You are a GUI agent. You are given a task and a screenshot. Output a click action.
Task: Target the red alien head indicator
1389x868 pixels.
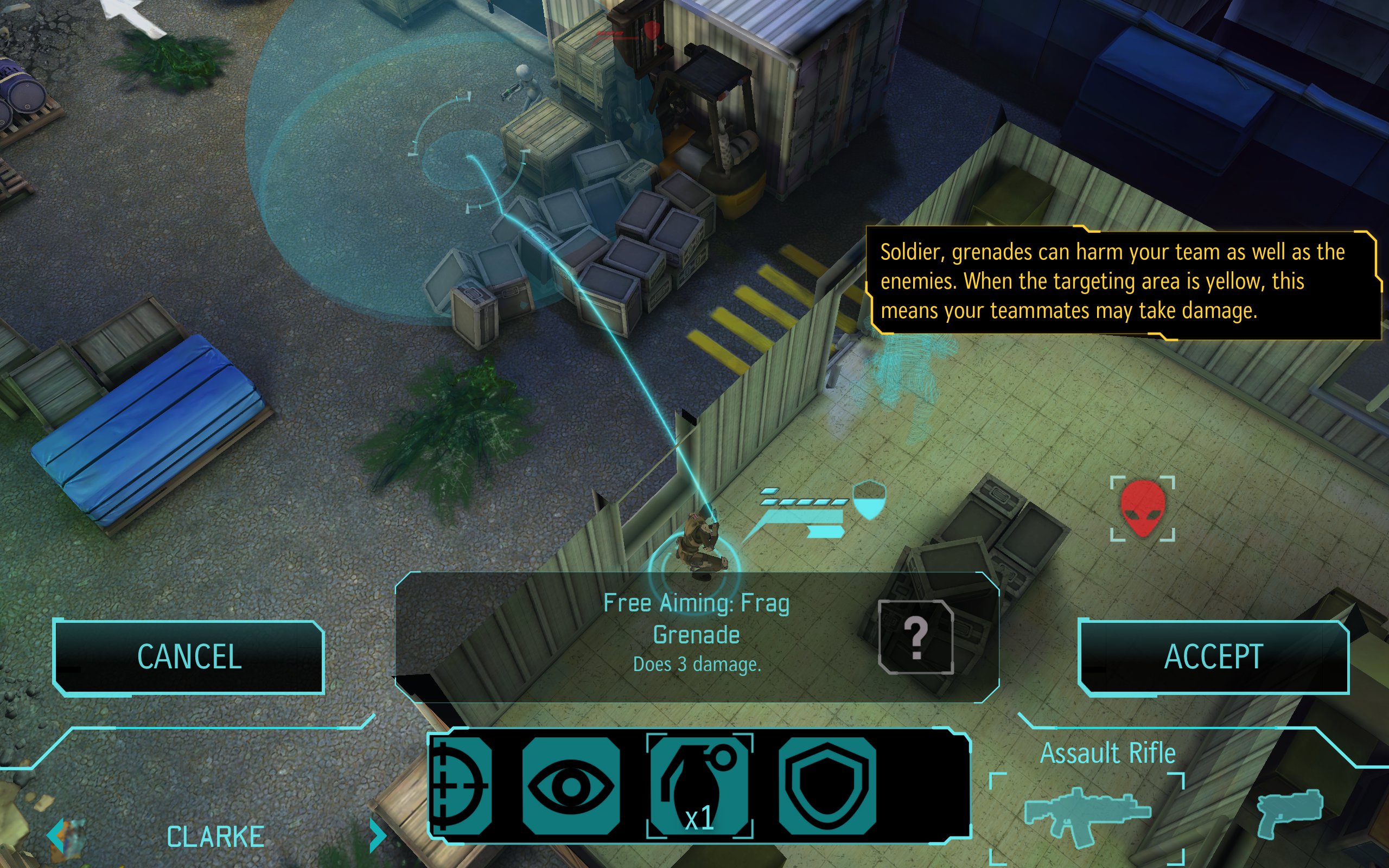pos(1142,509)
